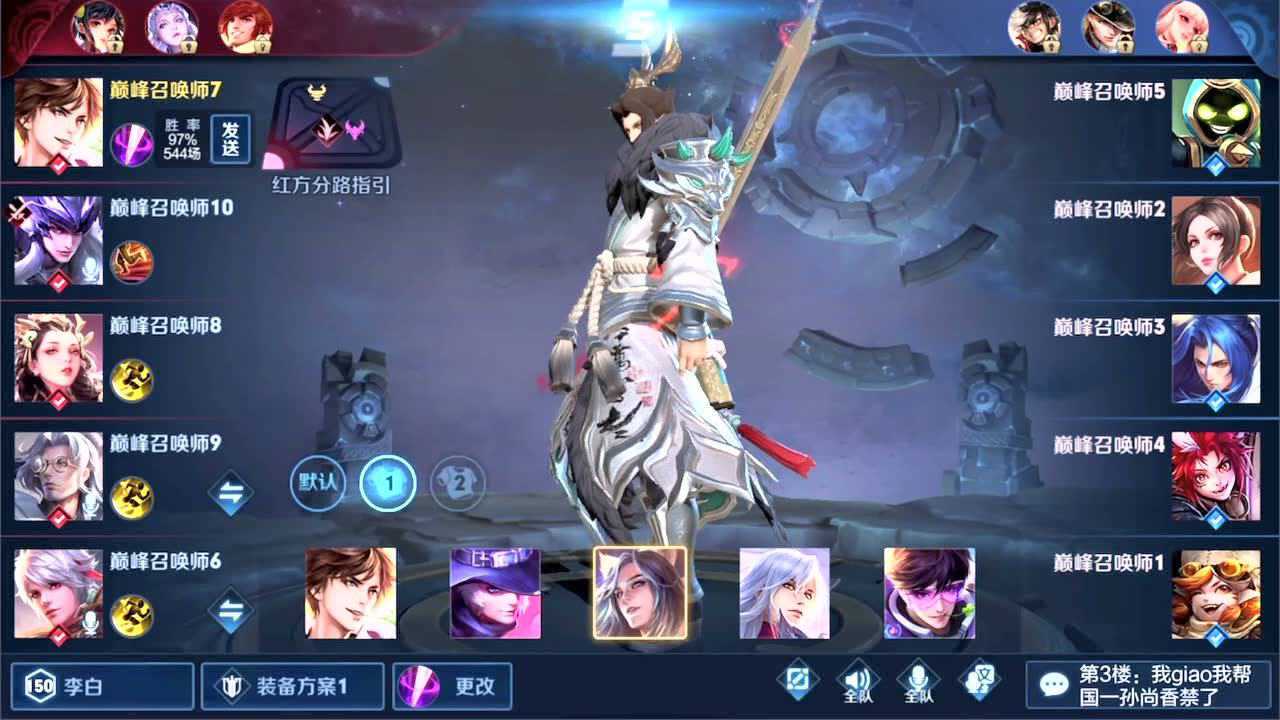The width and height of the screenshot is (1280, 720).
Task: Click the 发送 button beside the win rate
Action: 231,139
